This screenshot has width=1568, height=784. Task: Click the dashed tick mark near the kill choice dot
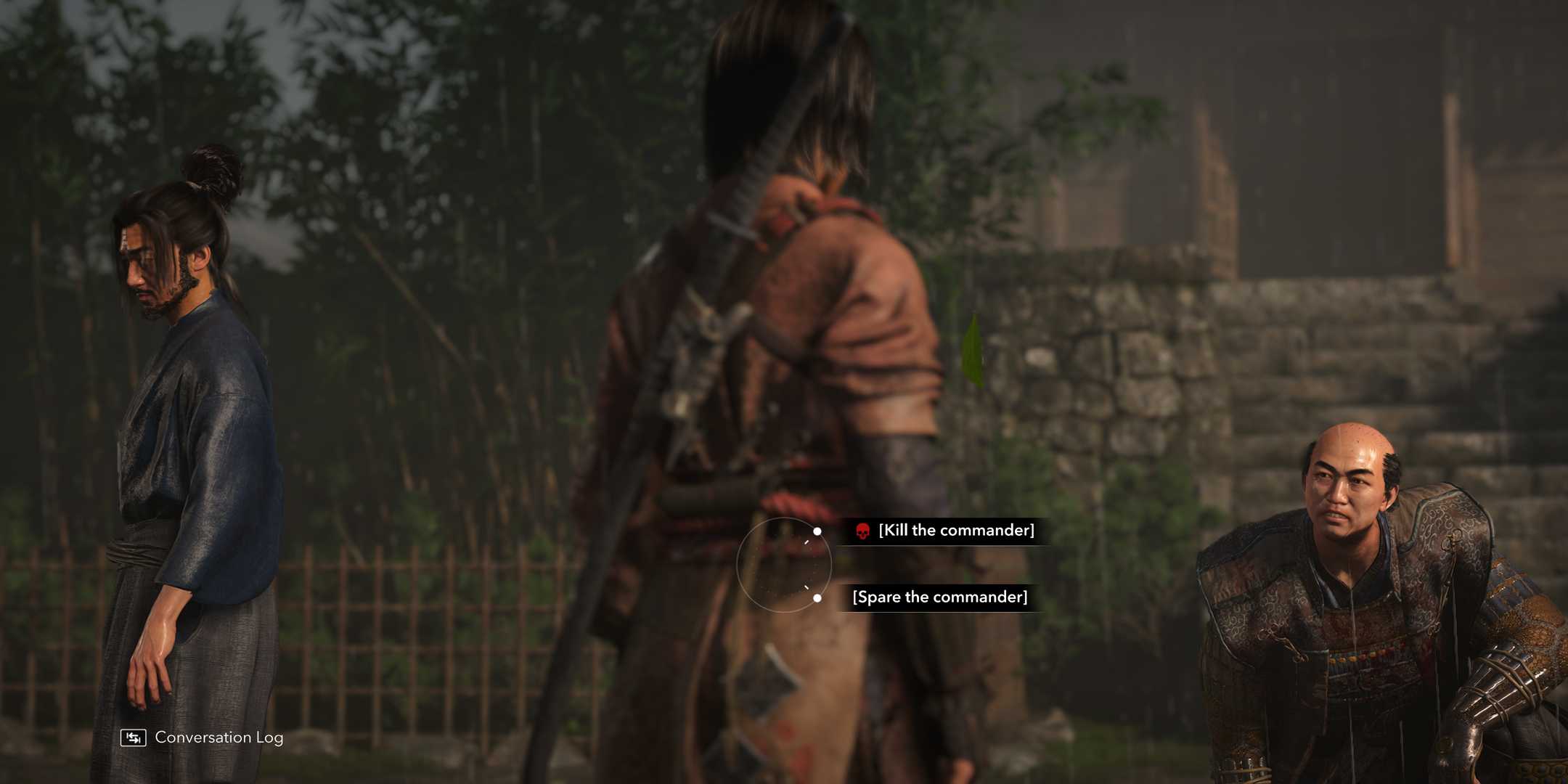point(807,541)
